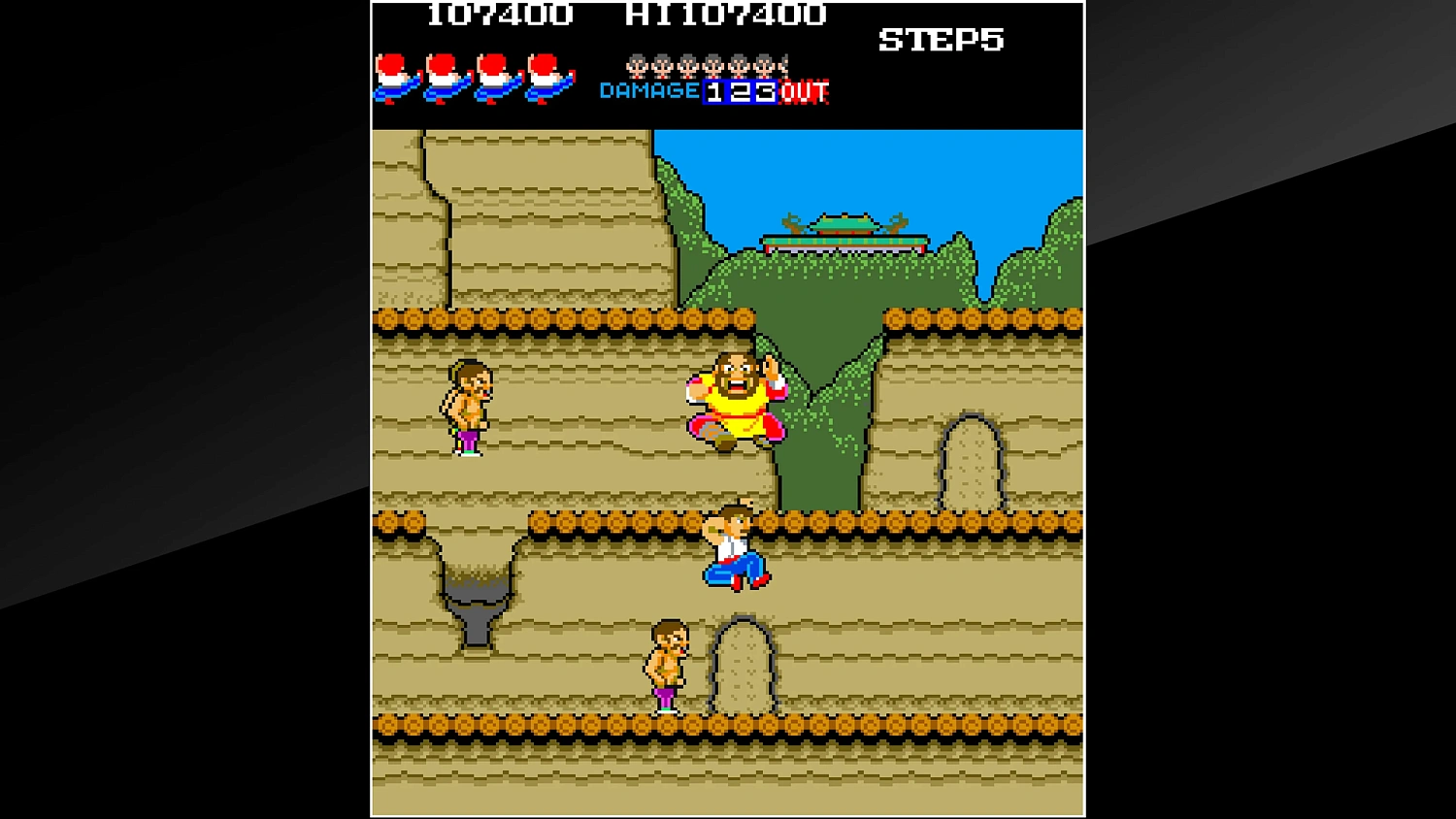This screenshot has height=819, width=1456.
Task: Select the tall rock pillar on the right
Action: point(973,461)
